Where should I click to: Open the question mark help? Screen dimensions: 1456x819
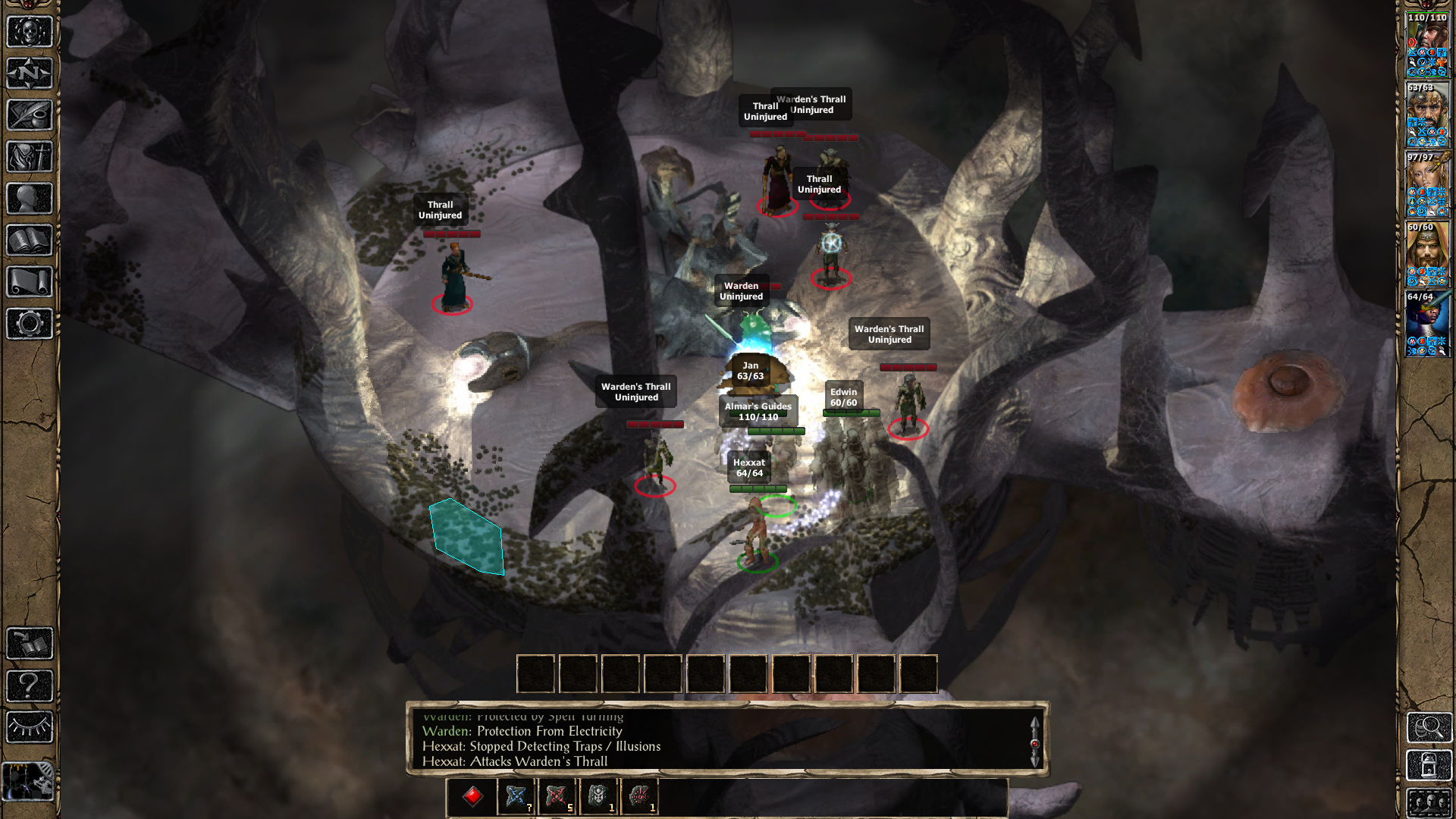pyautogui.click(x=30, y=686)
